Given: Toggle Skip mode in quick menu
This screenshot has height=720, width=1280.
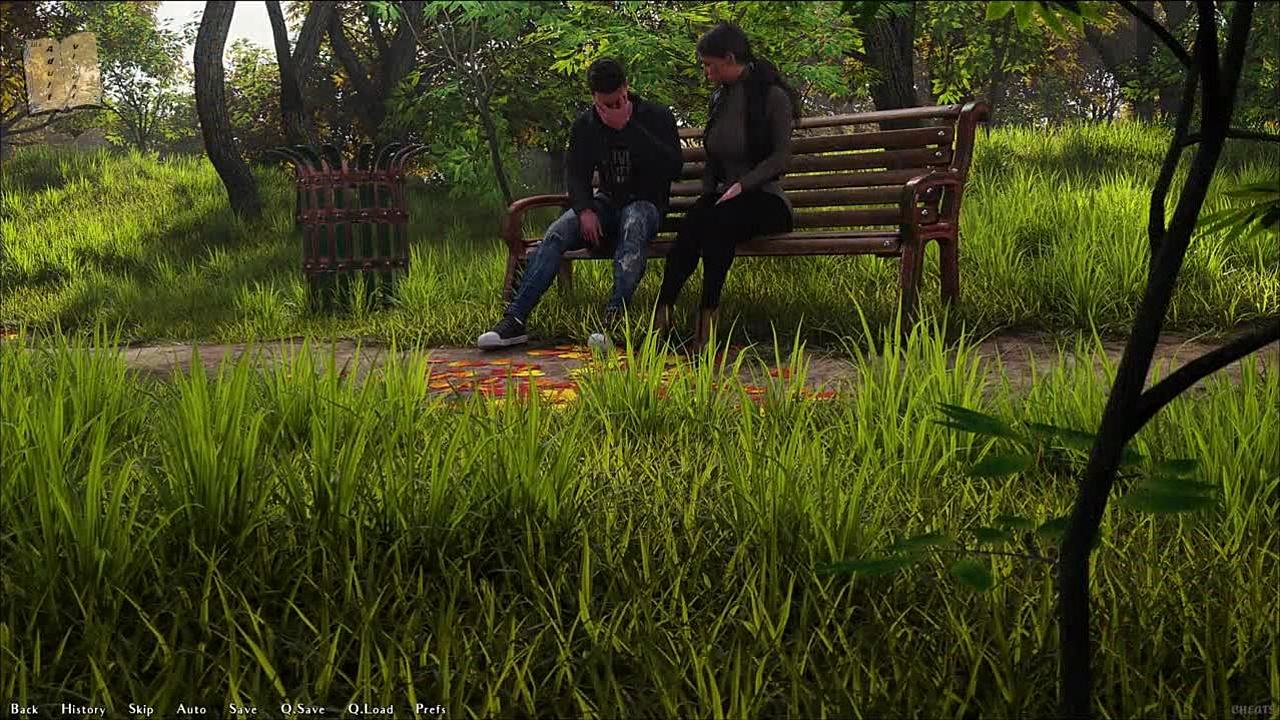Looking at the screenshot, I should [x=141, y=709].
